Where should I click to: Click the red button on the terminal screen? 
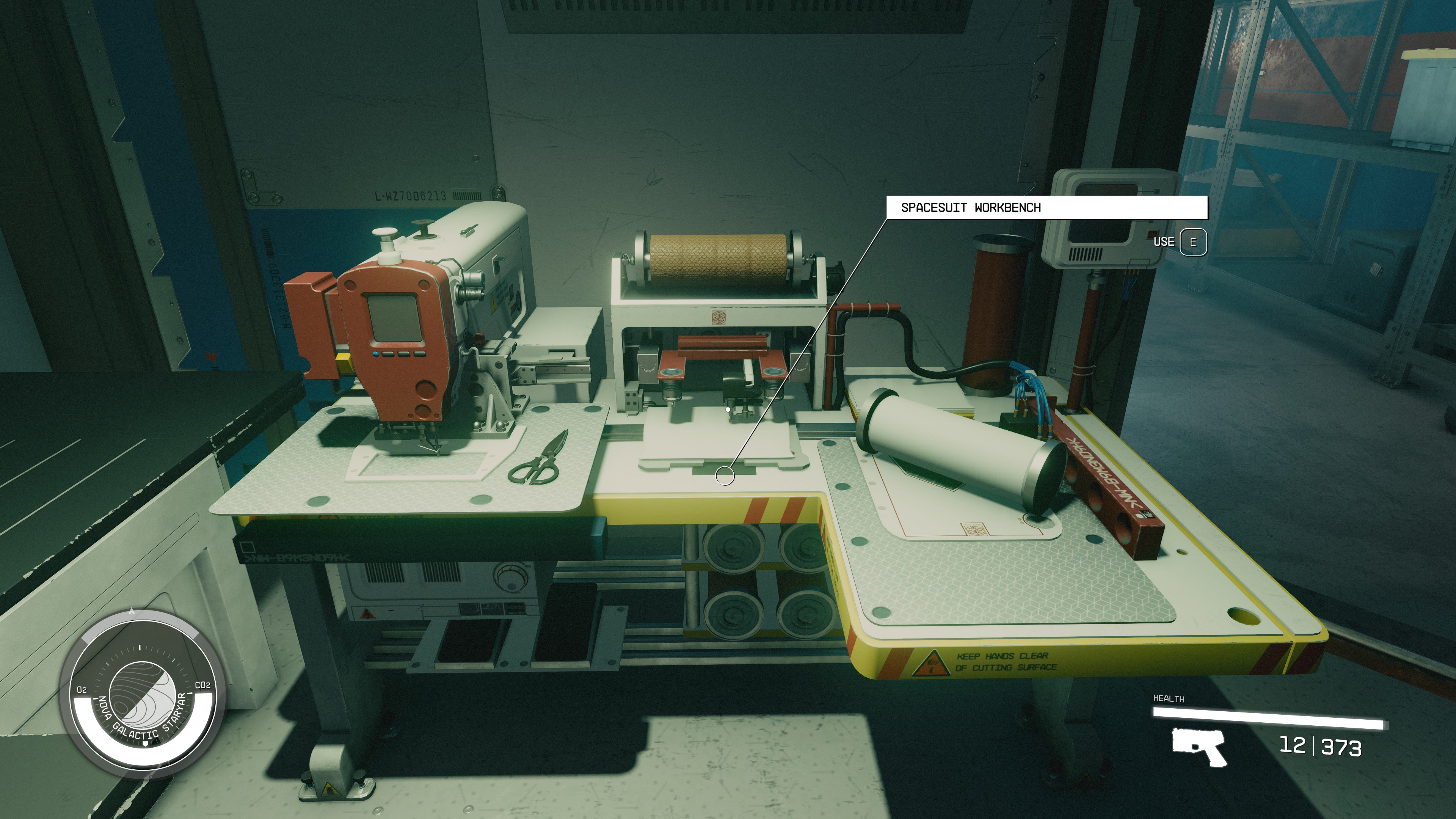pyautogui.click(x=1153, y=234)
